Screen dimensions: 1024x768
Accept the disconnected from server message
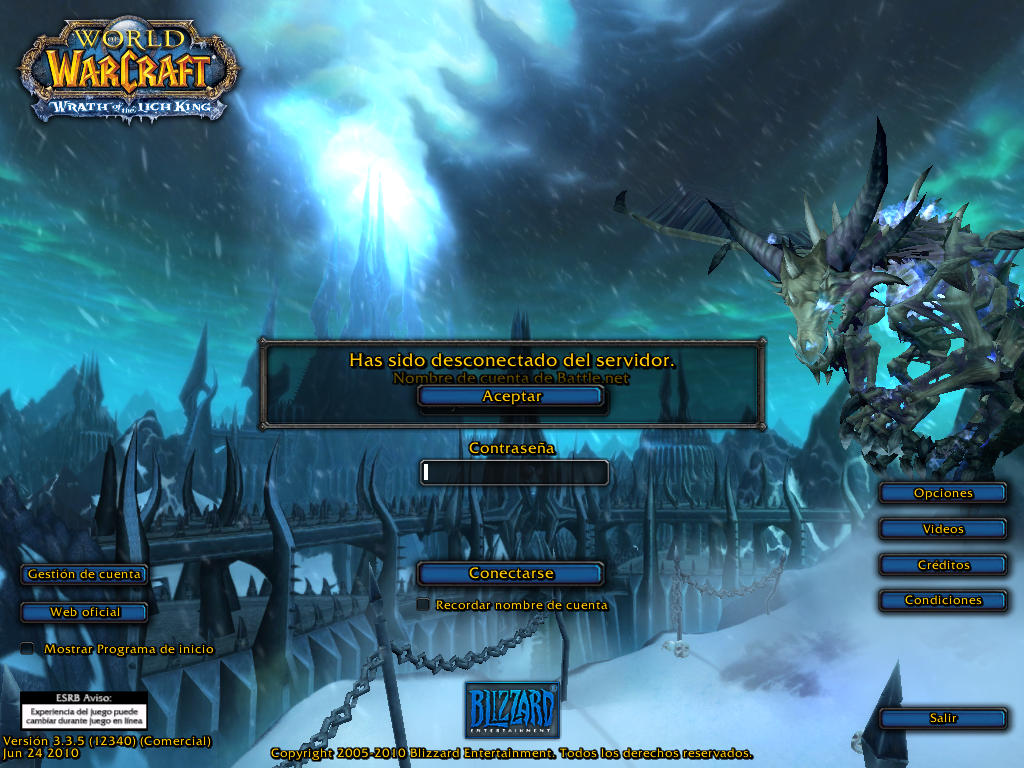pyautogui.click(x=511, y=396)
